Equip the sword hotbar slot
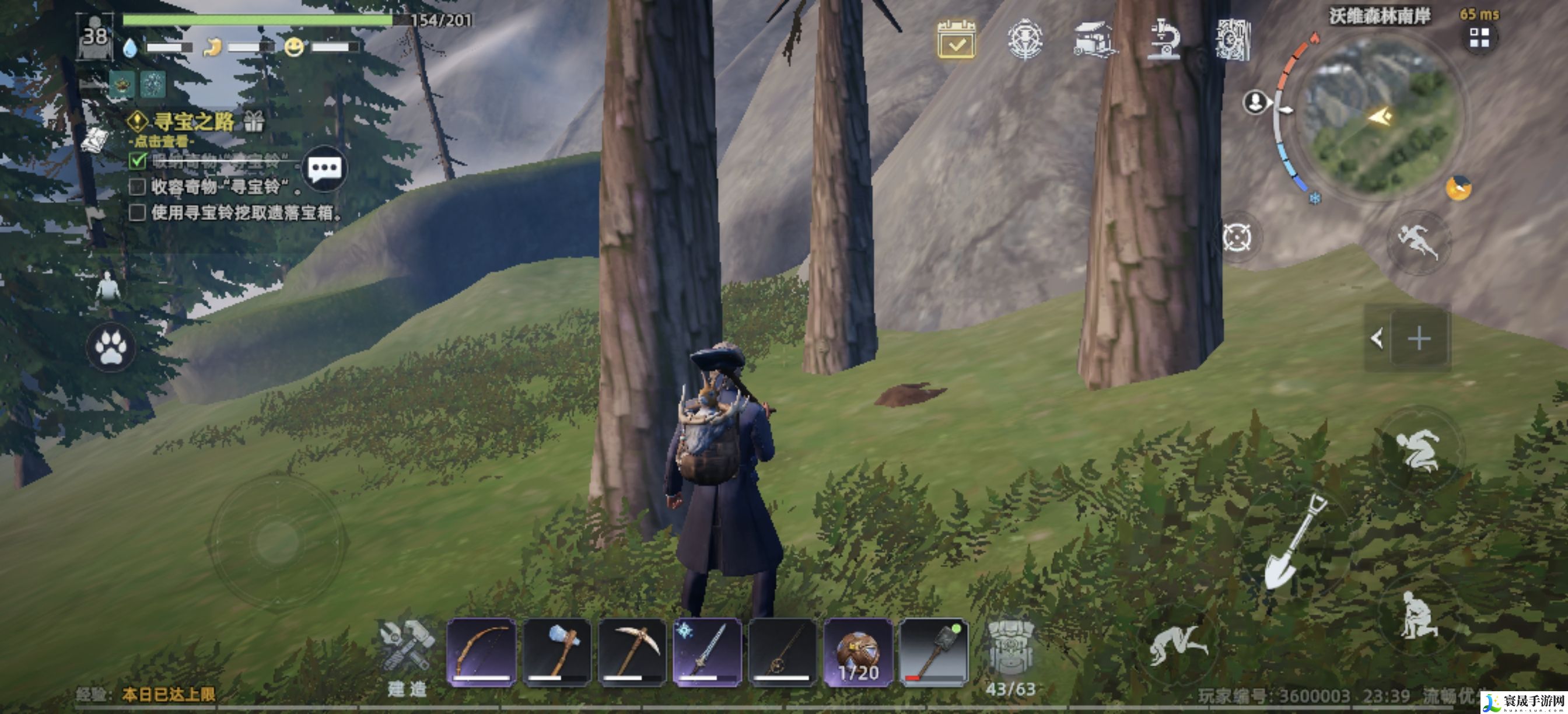1568x714 pixels. coord(708,652)
